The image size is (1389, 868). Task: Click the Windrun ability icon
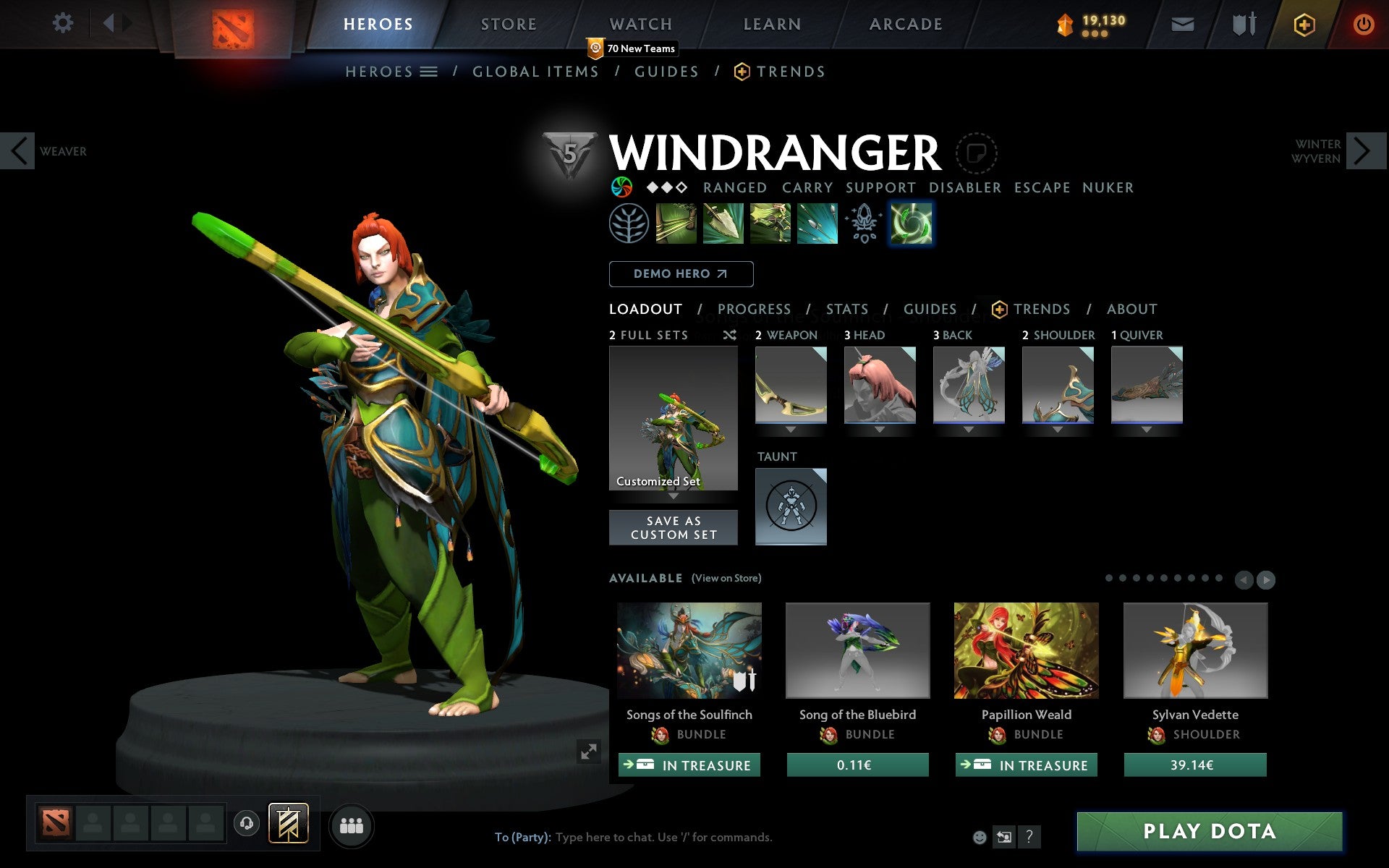769,224
